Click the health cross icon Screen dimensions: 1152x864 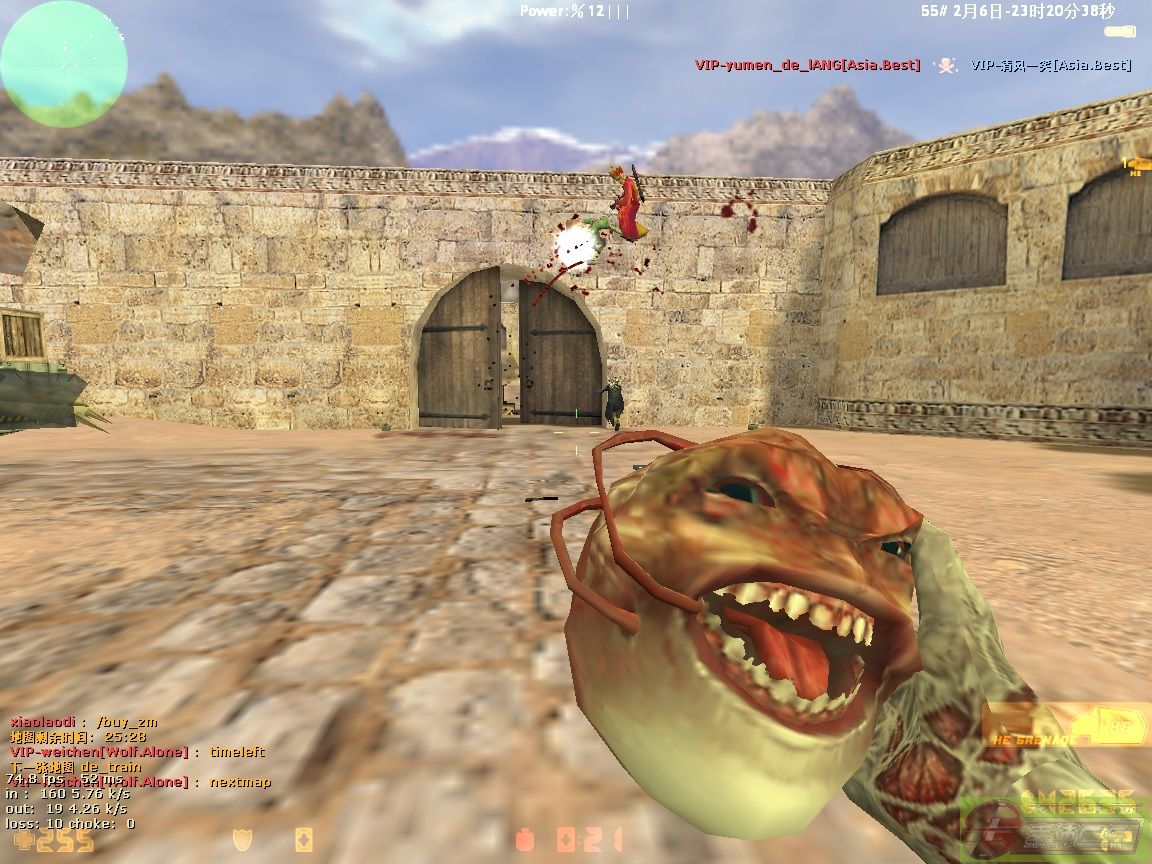(20, 841)
